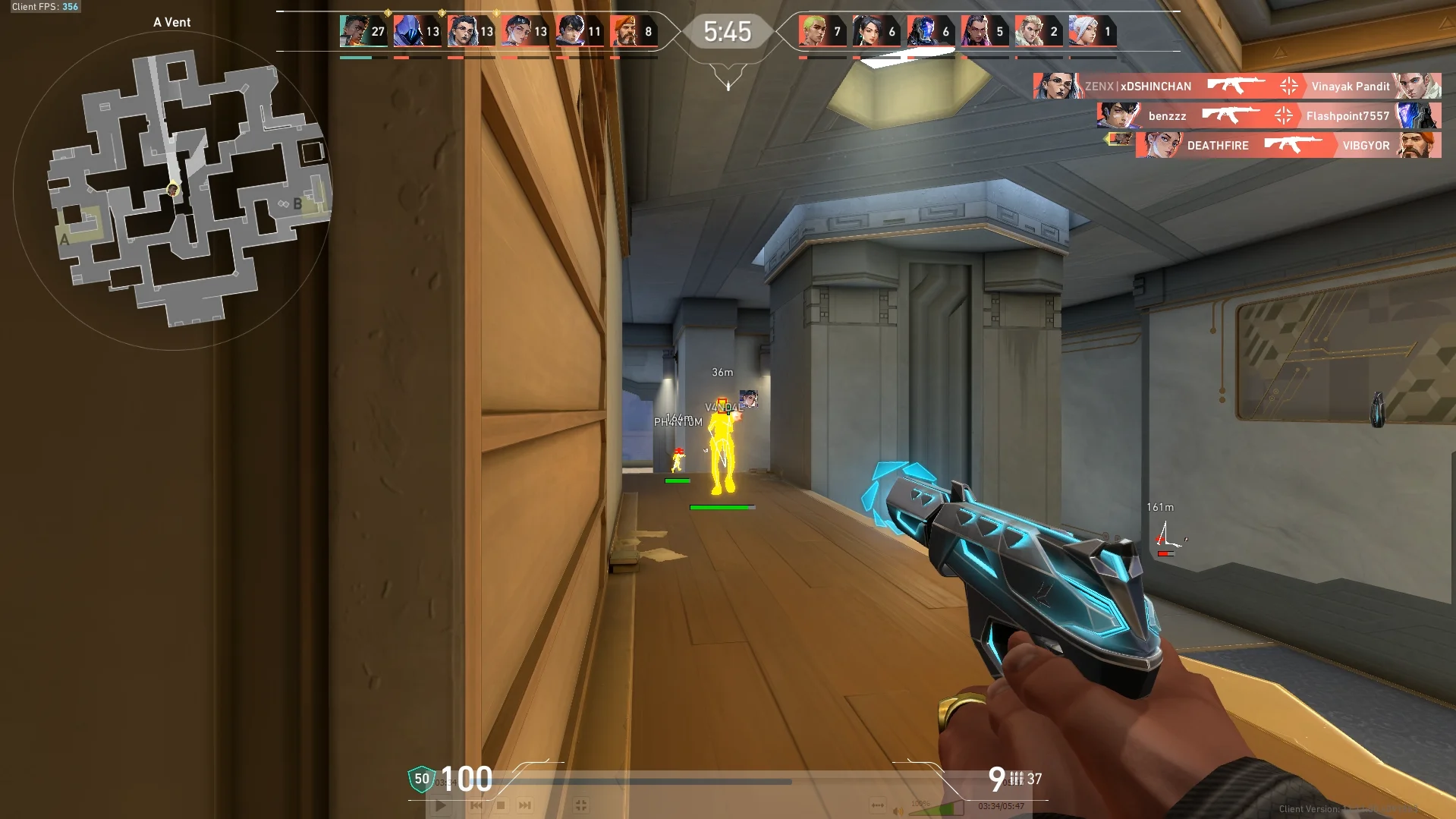1456x819 pixels.
Task: Select Brimstone portrait with 8 score
Action: (624, 31)
